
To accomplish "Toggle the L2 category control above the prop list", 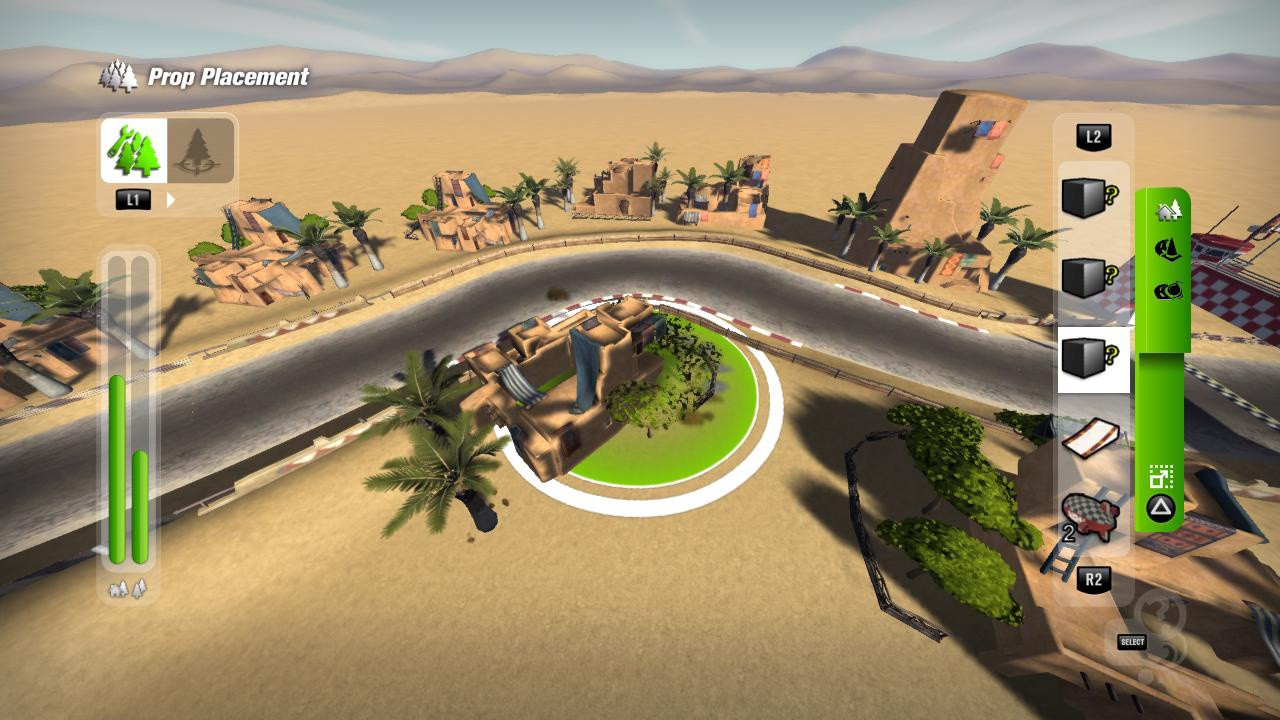I will tap(1093, 138).
